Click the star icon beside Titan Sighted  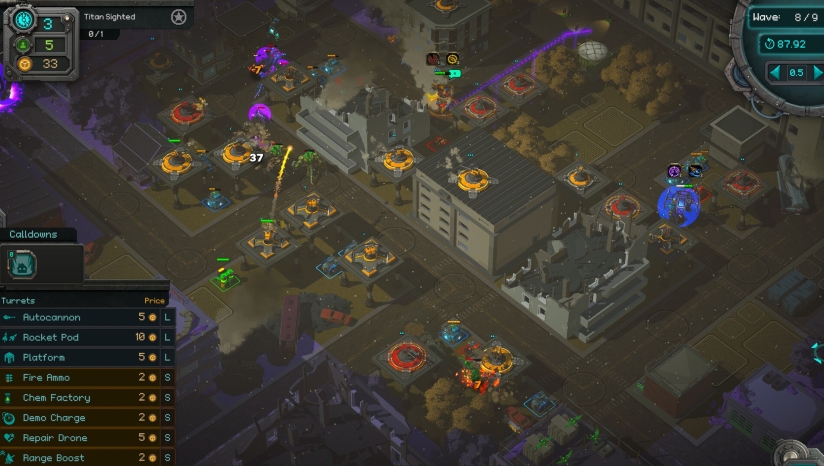tap(178, 17)
